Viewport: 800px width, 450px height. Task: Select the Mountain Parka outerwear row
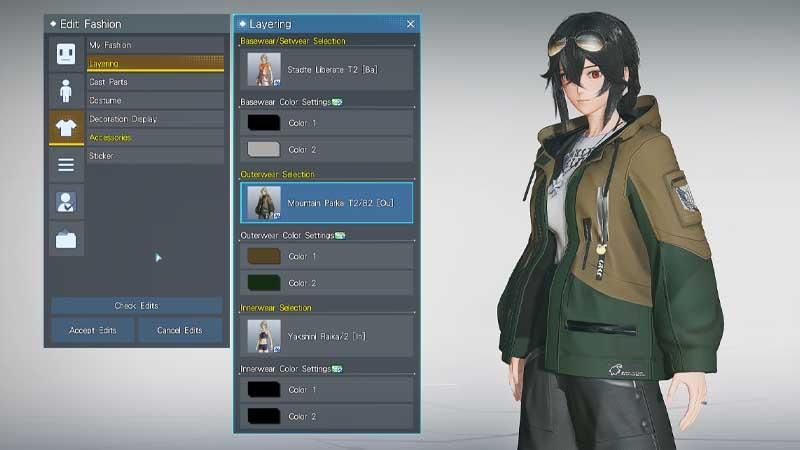tap(326, 203)
